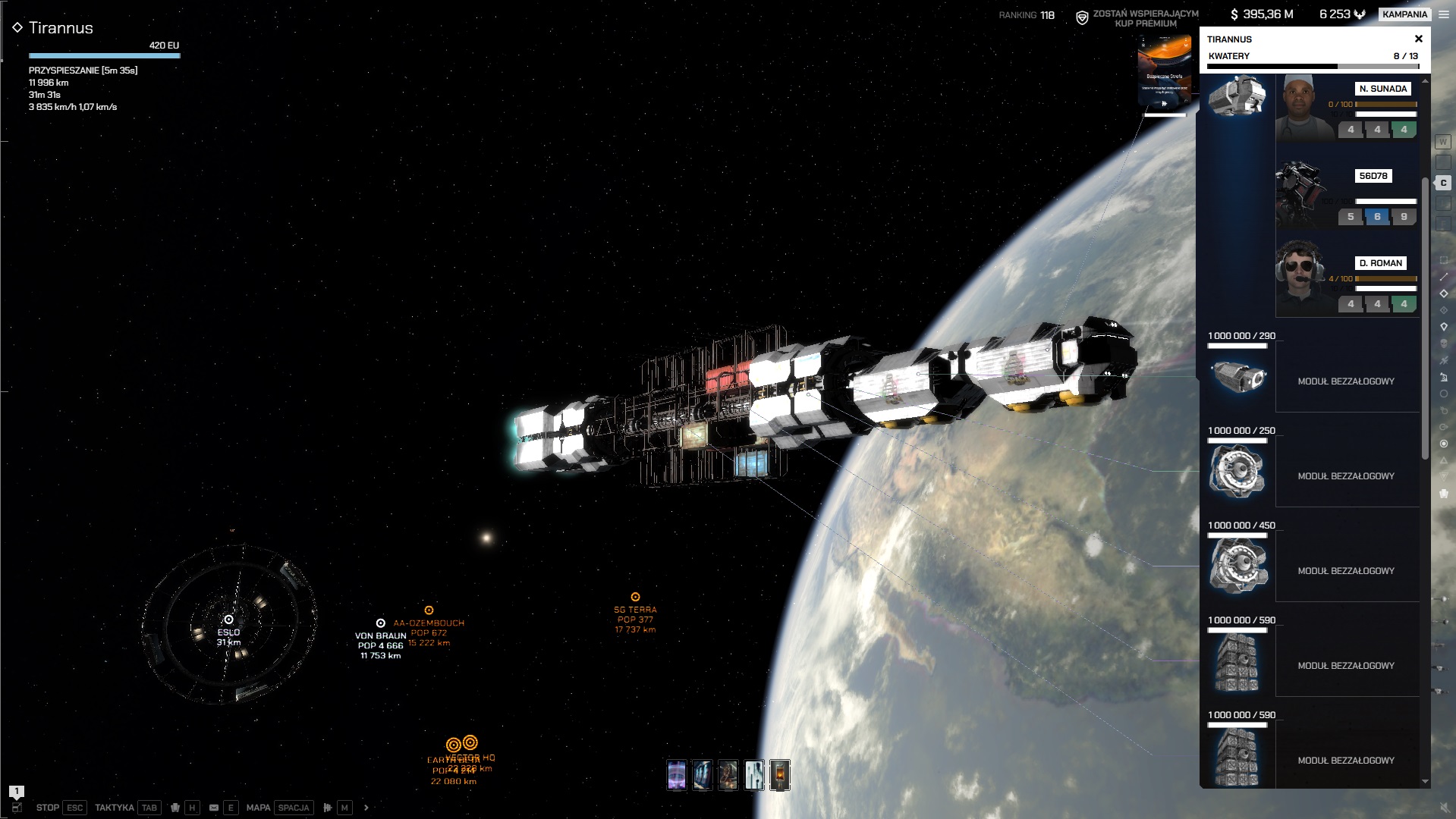The image size is (1456, 819).
Task: Open the hamburger main menu
Action: click(x=1444, y=14)
